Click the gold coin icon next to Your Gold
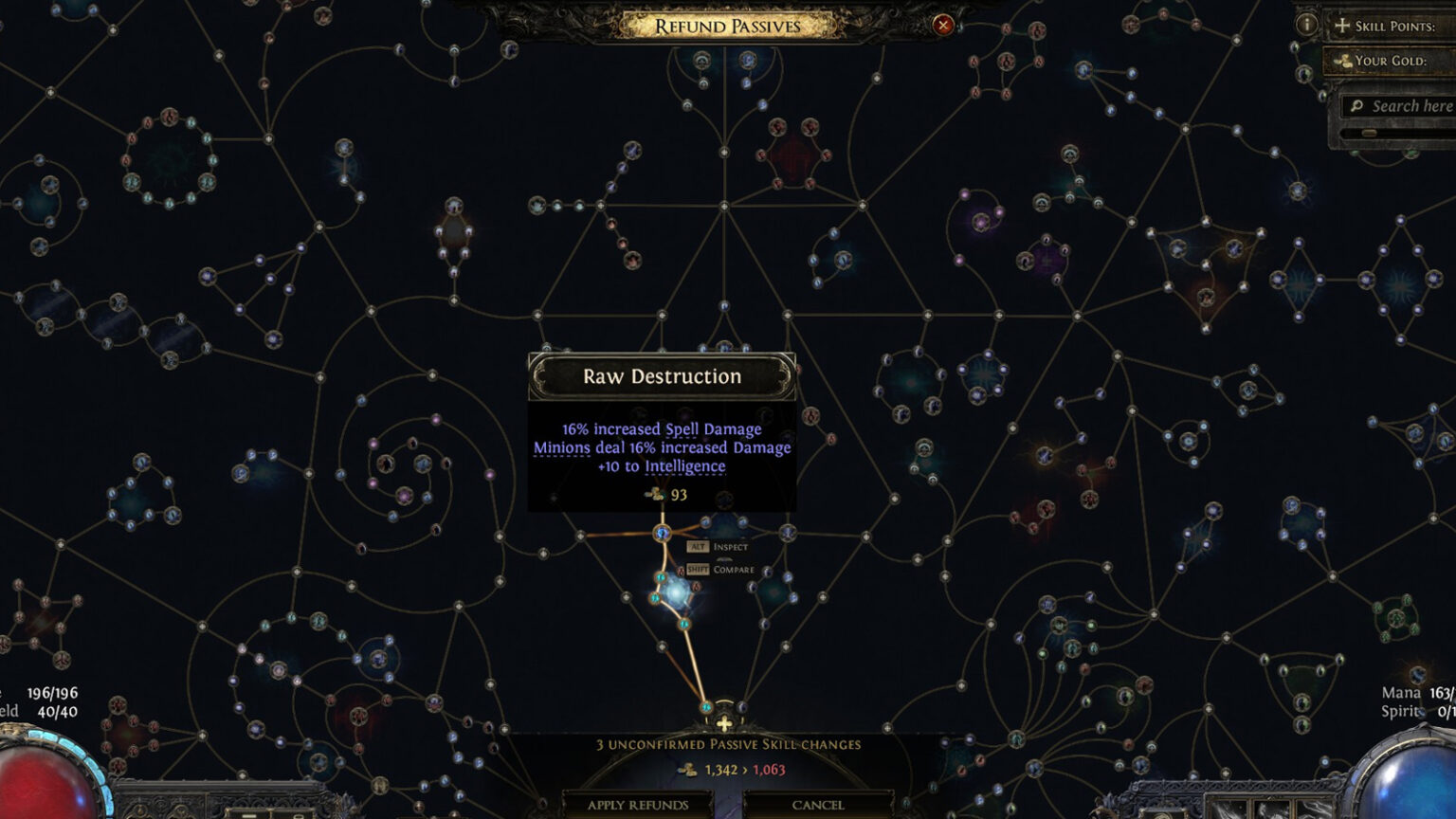Screen dimensions: 1456x819 click(1341, 61)
